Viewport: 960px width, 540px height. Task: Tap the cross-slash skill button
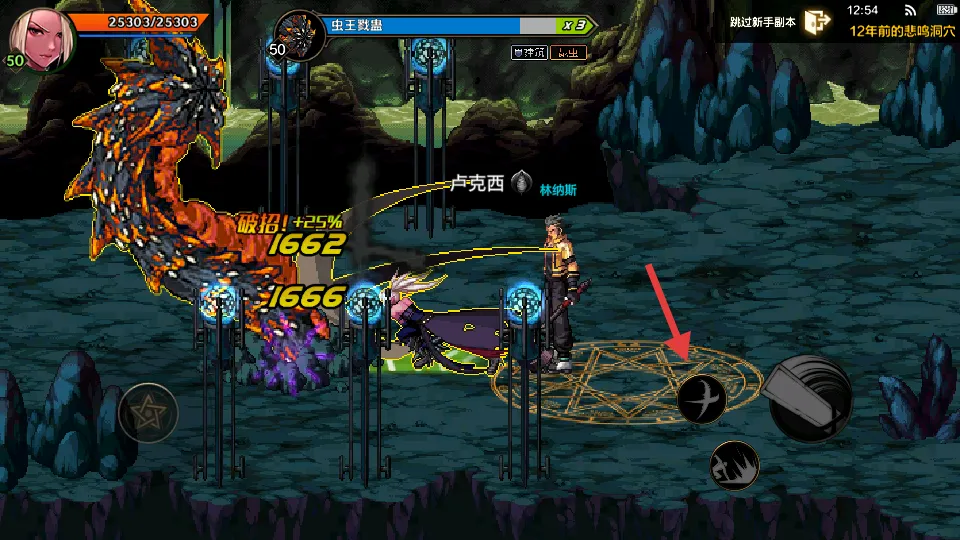(x=701, y=399)
